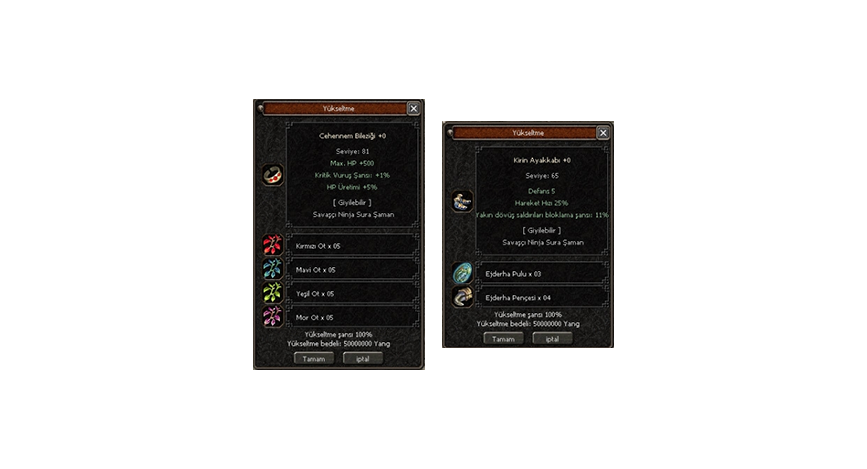Confirm the Cehennem Bileziği upgrade with Tamam
The width and height of the screenshot is (867, 469).
pos(313,358)
